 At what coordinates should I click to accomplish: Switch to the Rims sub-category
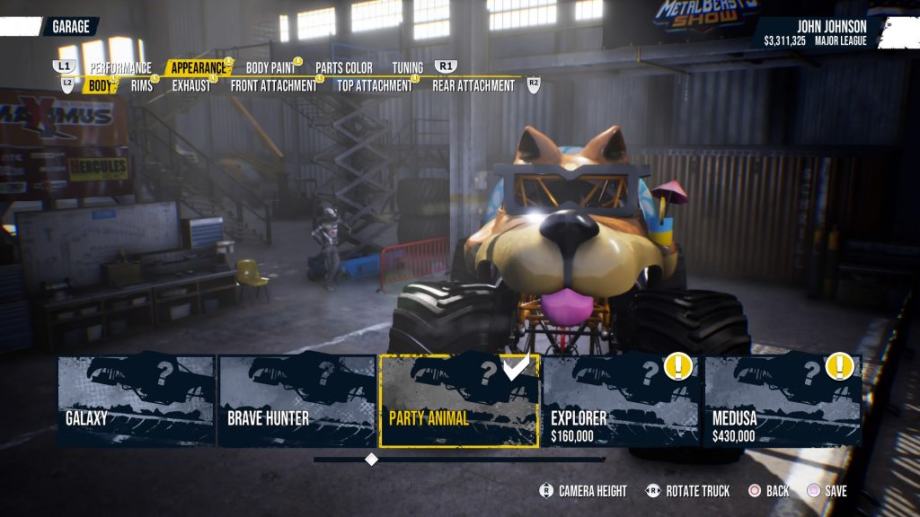tap(142, 86)
